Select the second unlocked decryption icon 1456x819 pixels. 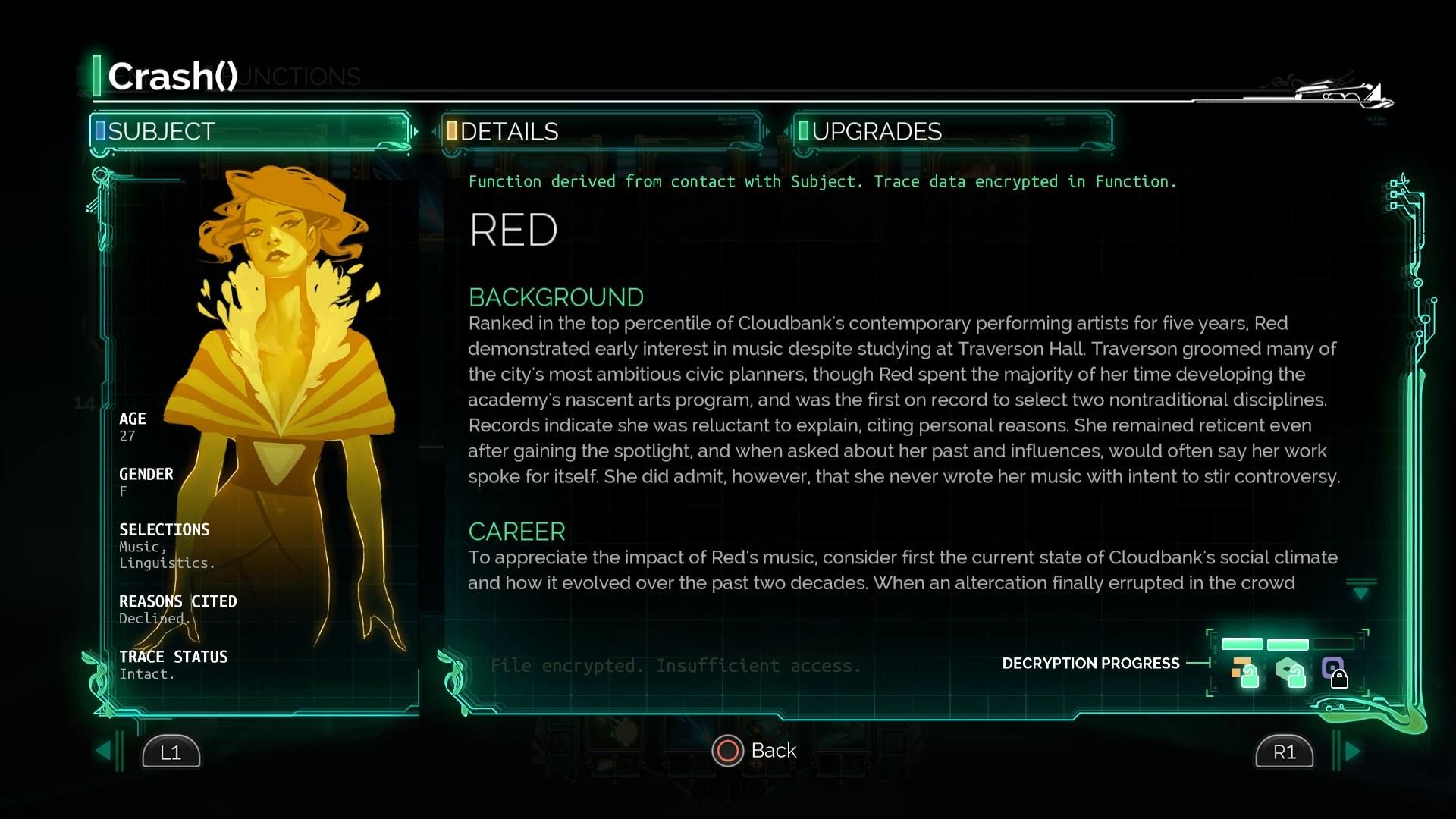(x=1290, y=672)
